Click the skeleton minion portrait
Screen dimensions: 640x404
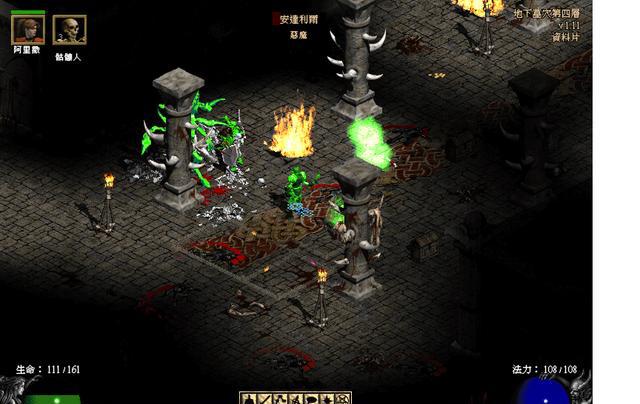(x=68, y=30)
